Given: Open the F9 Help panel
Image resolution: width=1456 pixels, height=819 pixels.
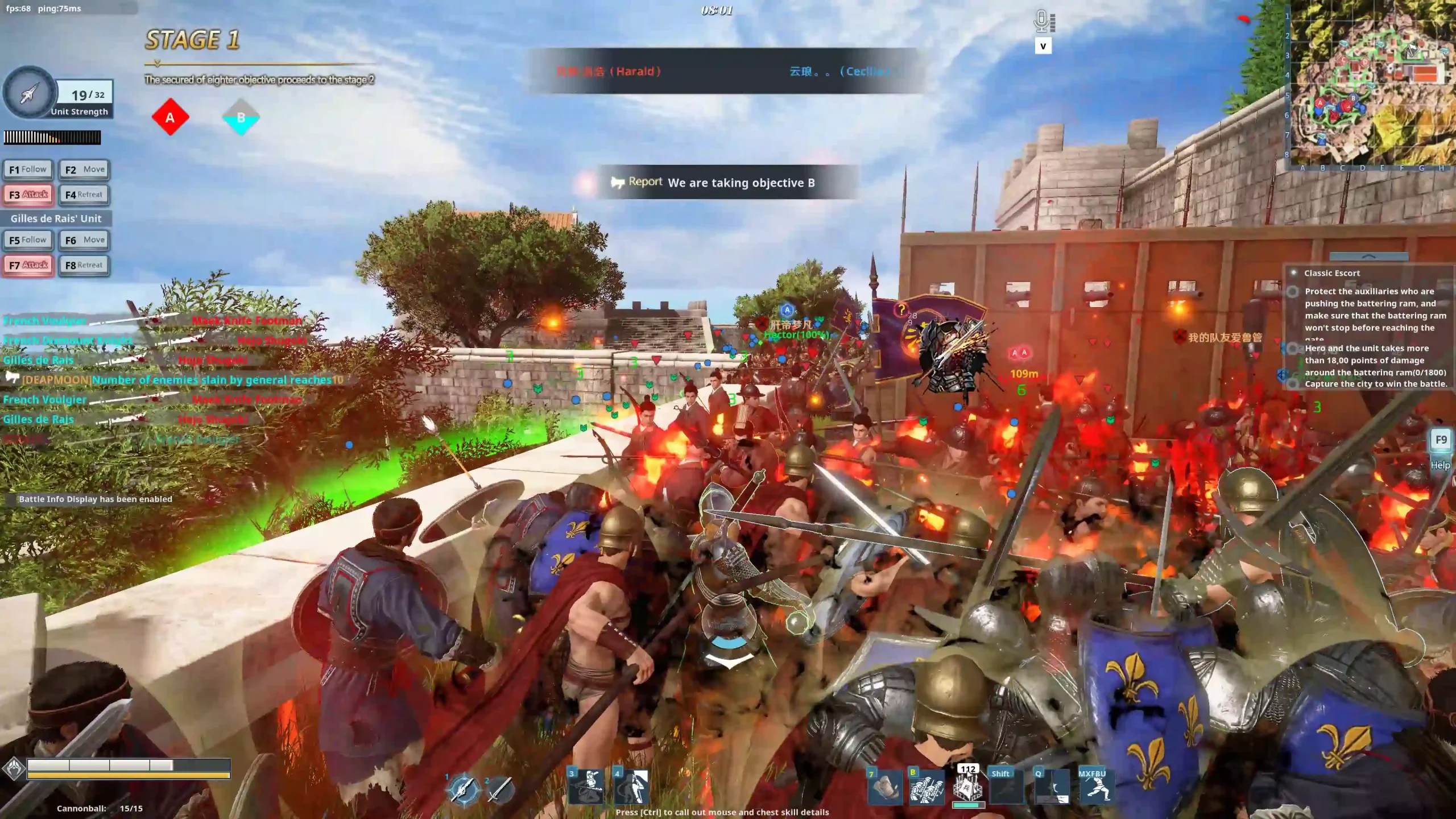Looking at the screenshot, I should [x=1441, y=441].
